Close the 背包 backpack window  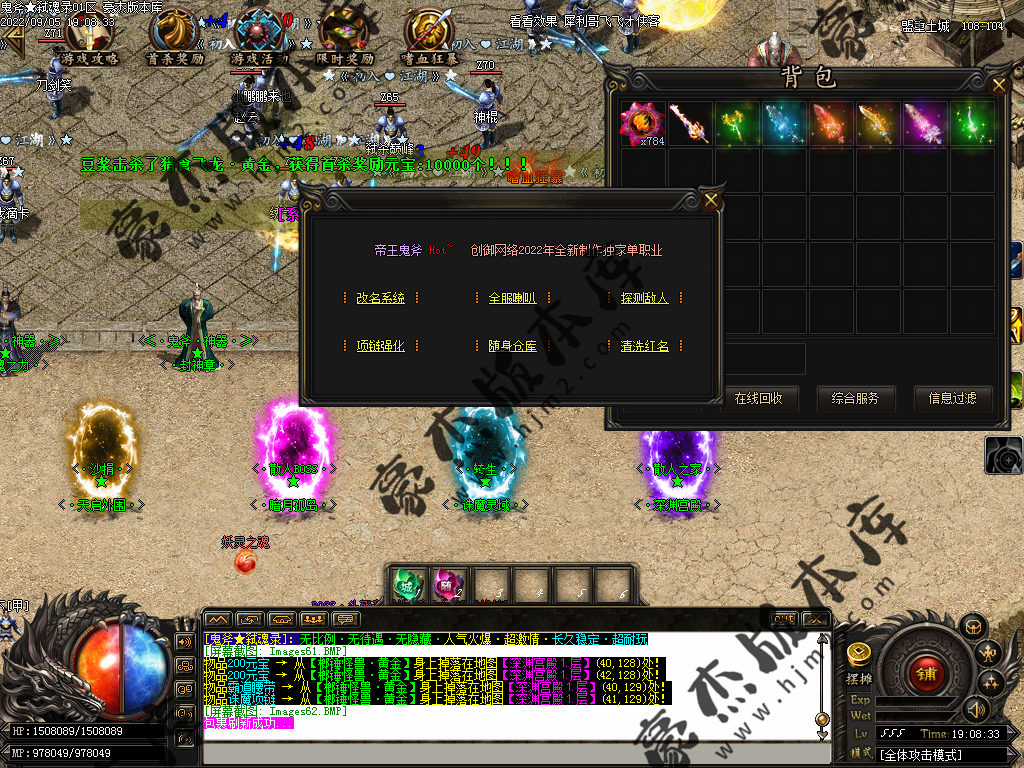998,86
